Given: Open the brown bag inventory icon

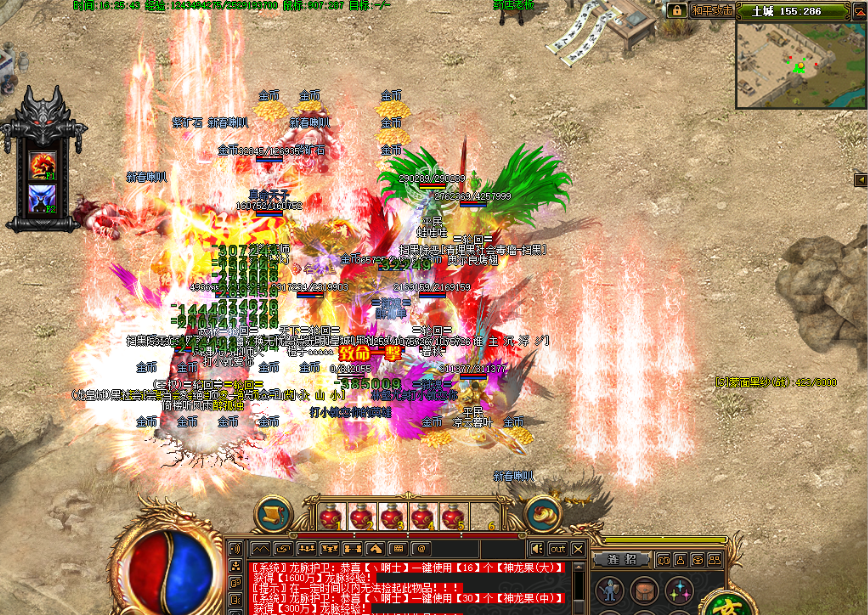Looking at the screenshot, I should pyautogui.click(x=645, y=588).
